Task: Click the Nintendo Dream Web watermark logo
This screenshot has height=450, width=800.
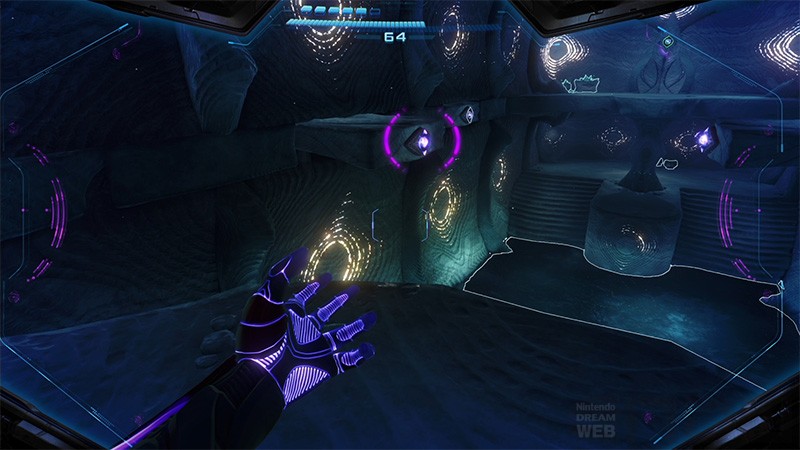Action: tap(596, 420)
